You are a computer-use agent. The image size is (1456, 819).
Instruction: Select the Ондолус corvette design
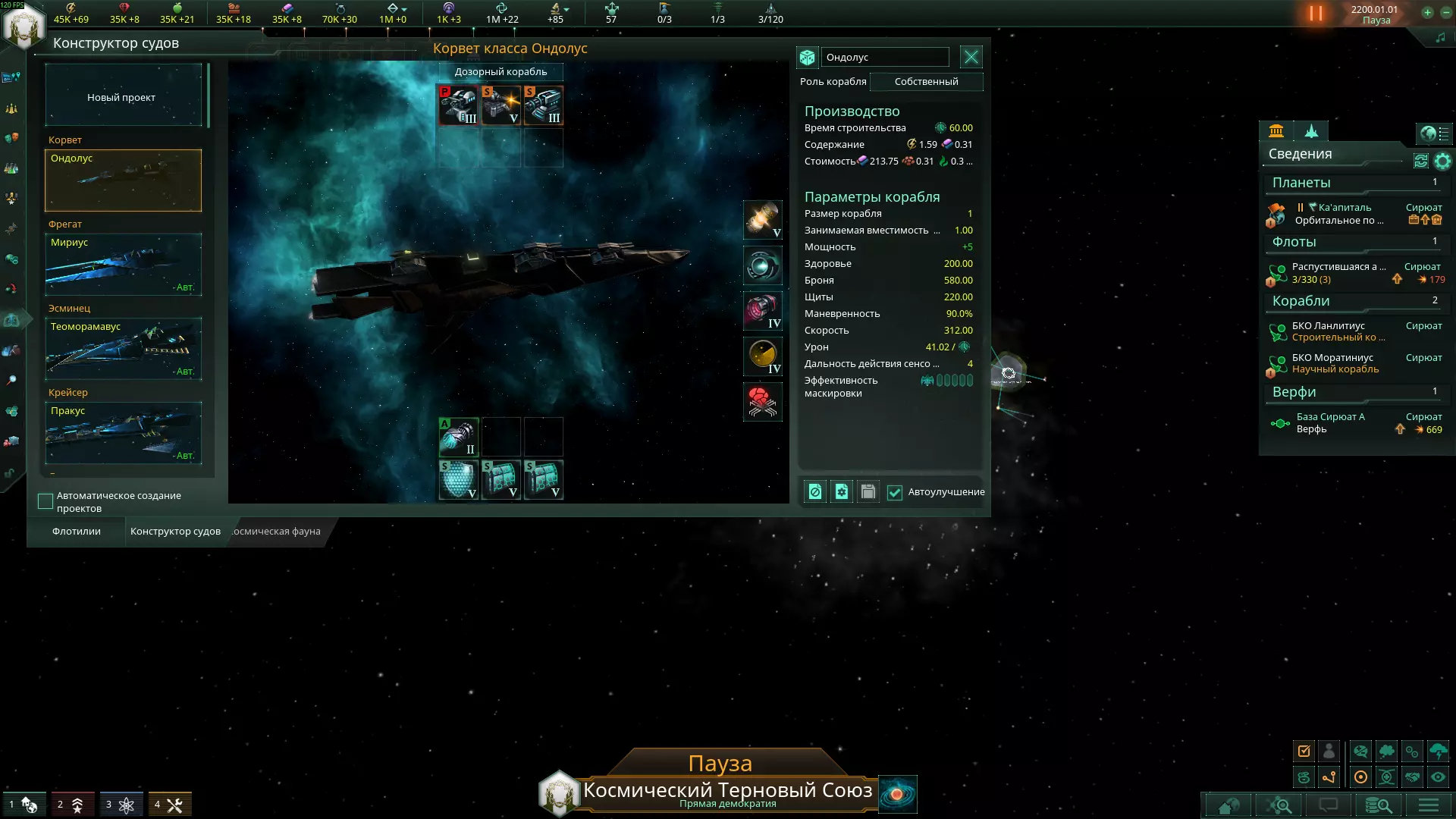tap(123, 180)
